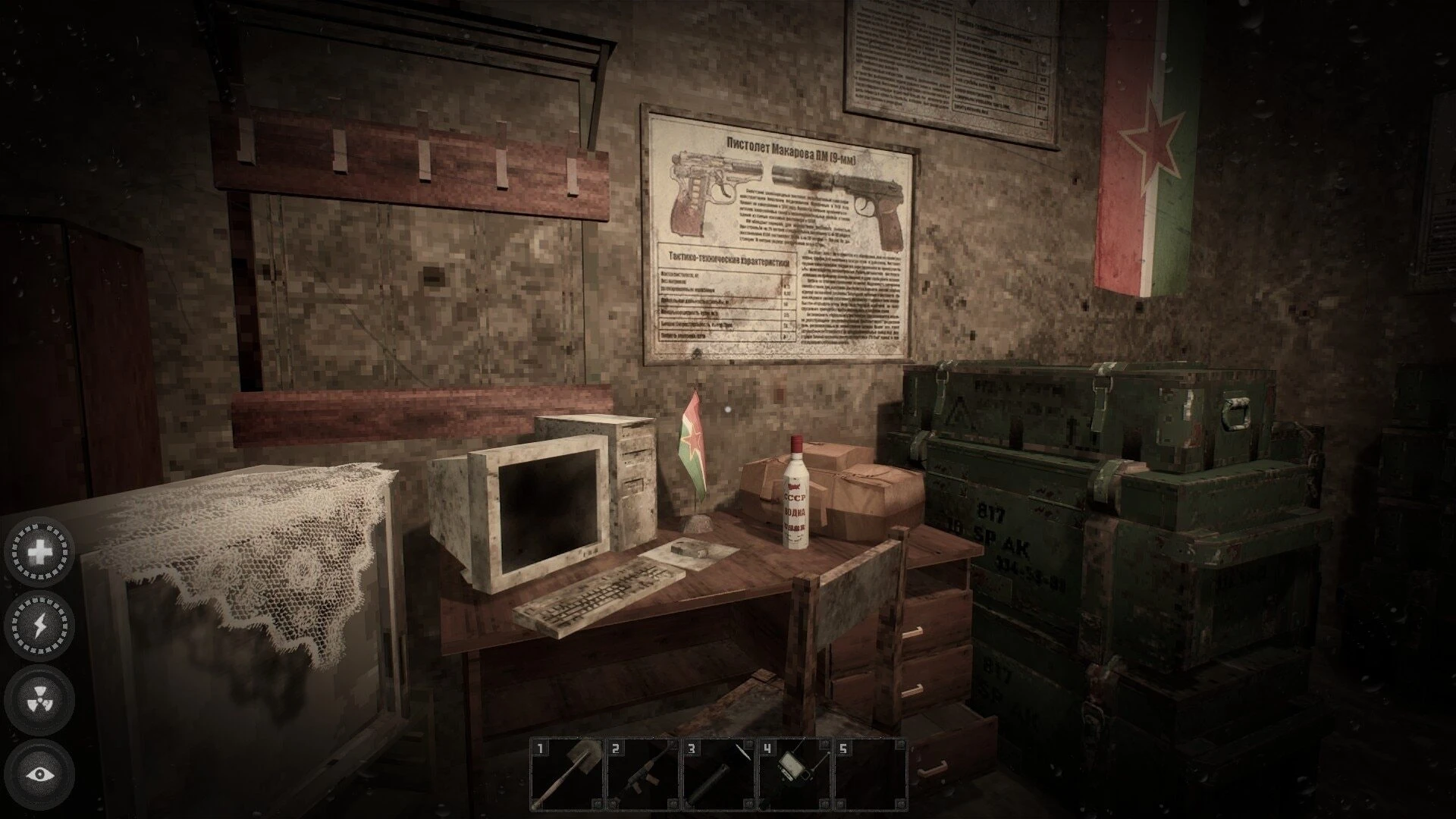Click the number label on hotbar slot 1

[x=540, y=749]
